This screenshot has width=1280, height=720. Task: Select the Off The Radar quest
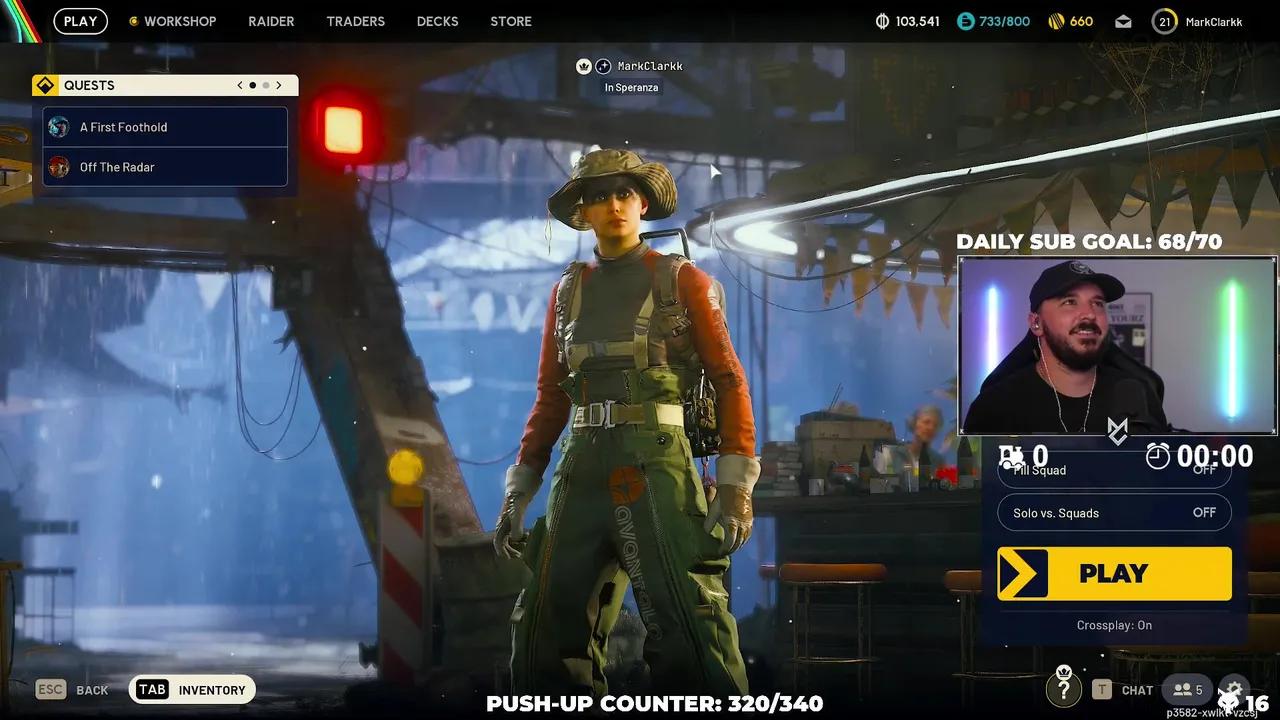click(164, 167)
